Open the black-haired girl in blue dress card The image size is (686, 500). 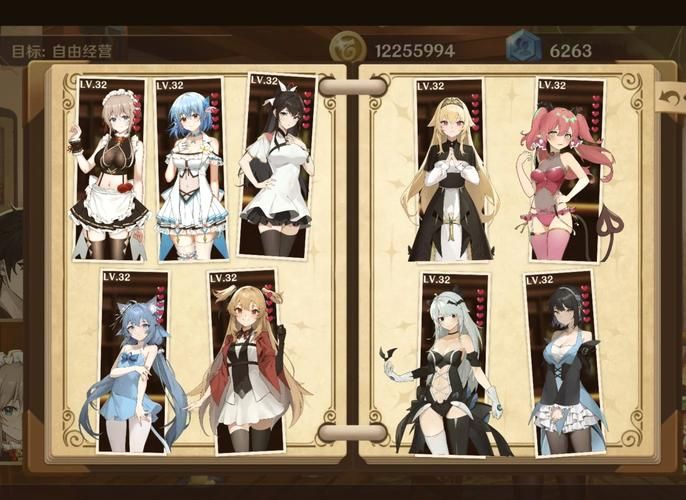pos(563,365)
